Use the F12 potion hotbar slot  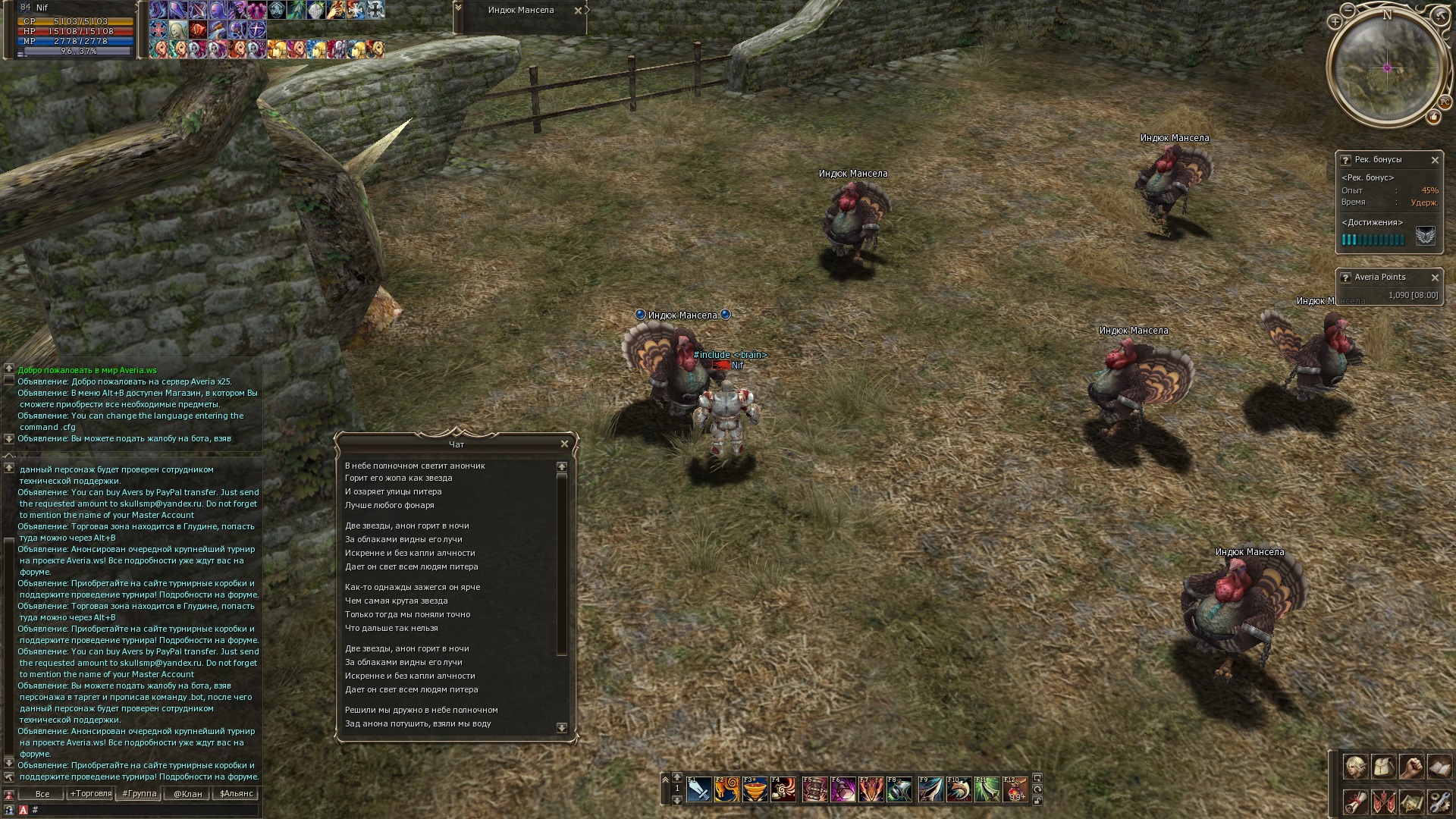[x=1015, y=790]
